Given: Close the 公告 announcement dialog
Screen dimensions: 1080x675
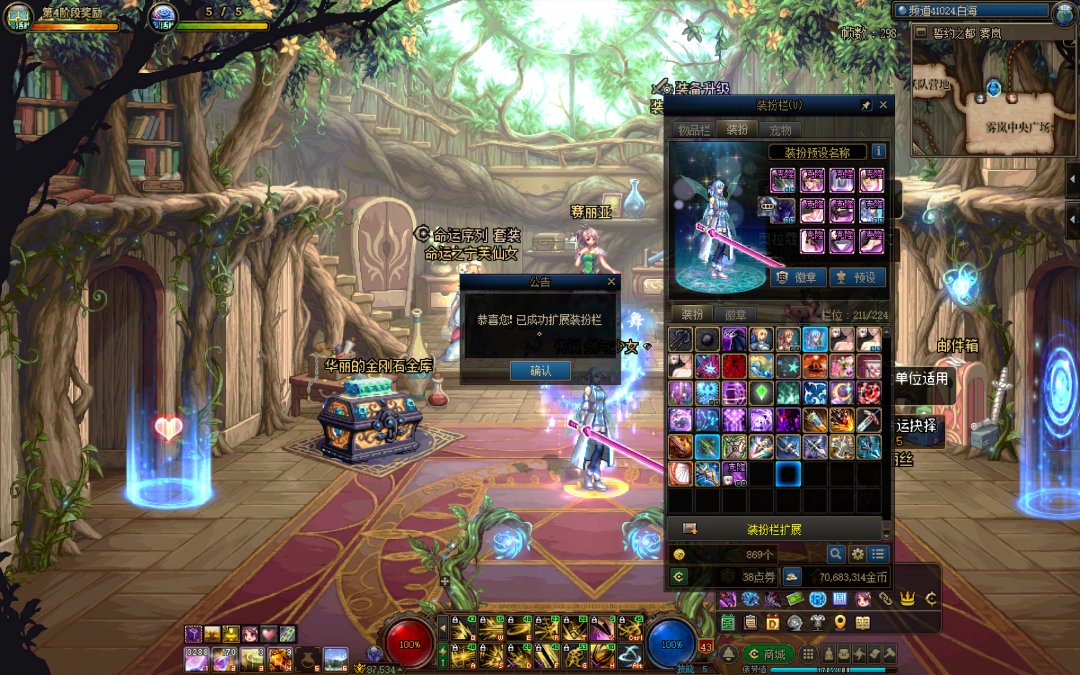Looking at the screenshot, I should (x=611, y=282).
